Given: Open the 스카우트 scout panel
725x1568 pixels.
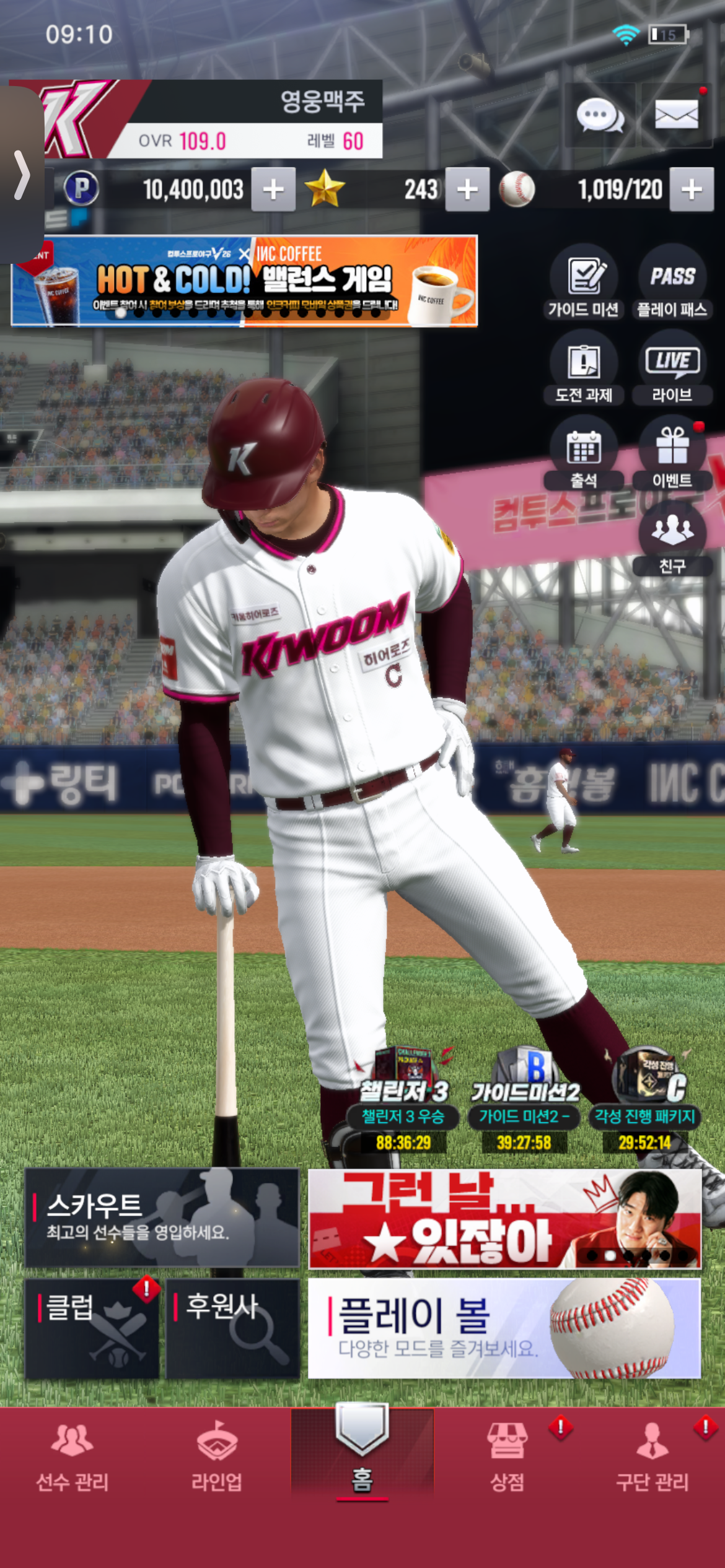Looking at the screenshot, I should [162, 1218].
